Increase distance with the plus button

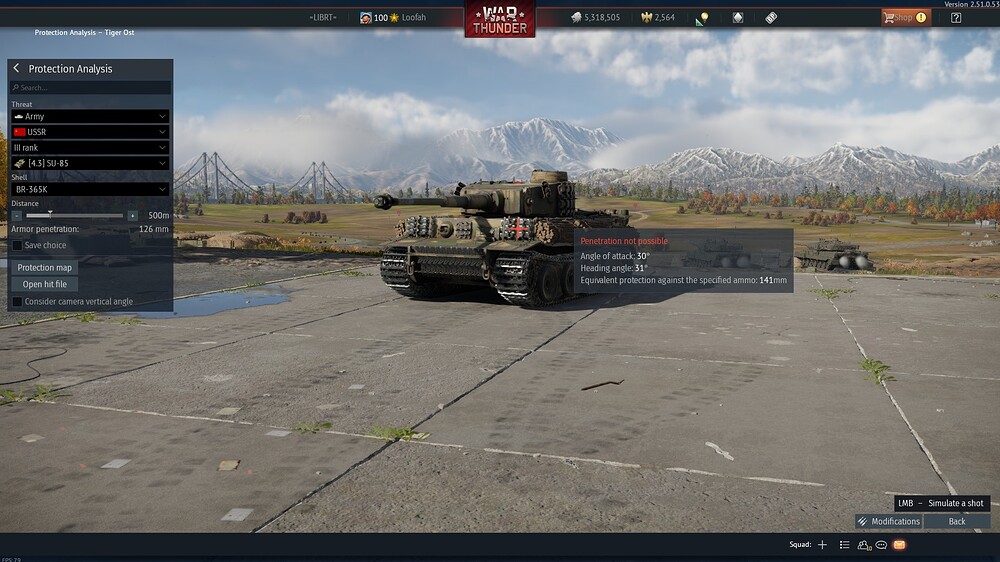(132, 215)
